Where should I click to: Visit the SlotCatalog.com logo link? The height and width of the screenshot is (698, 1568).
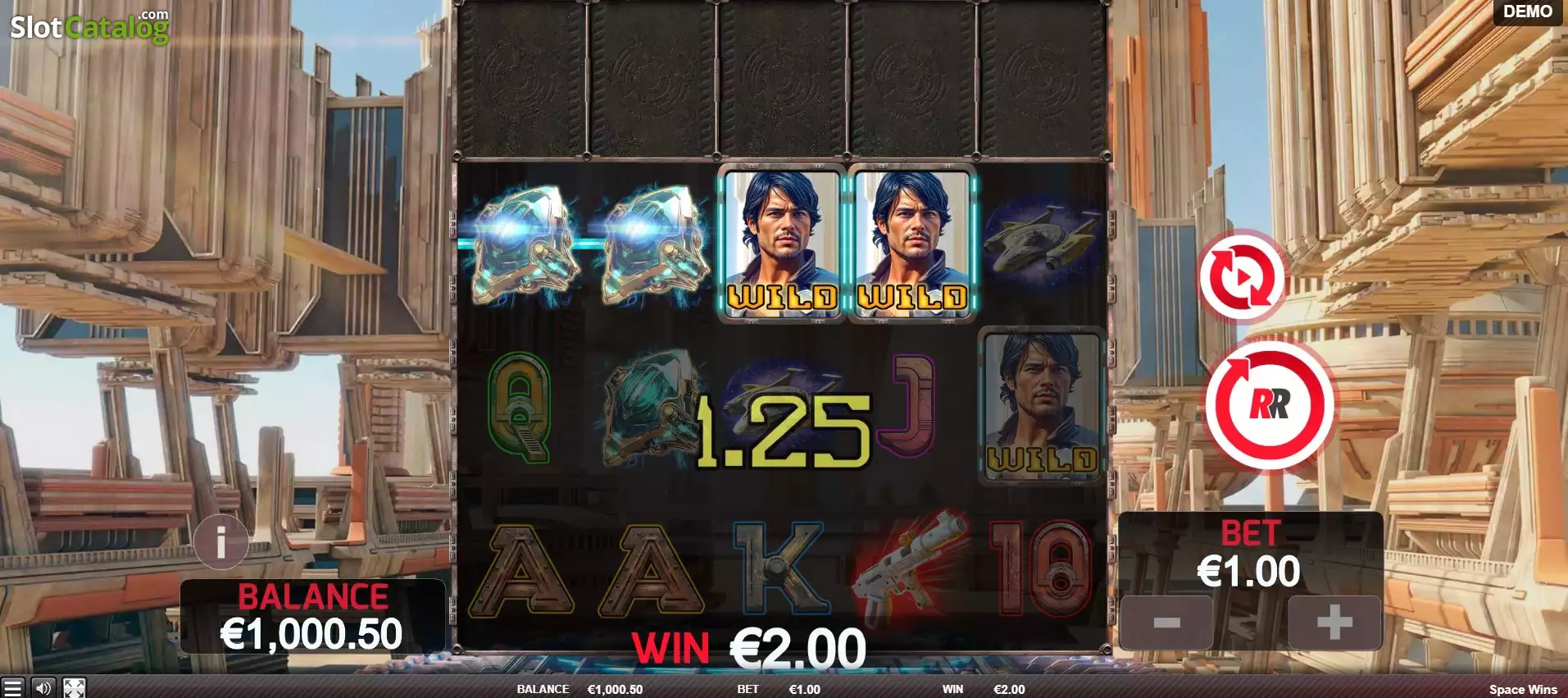[89, 27]
